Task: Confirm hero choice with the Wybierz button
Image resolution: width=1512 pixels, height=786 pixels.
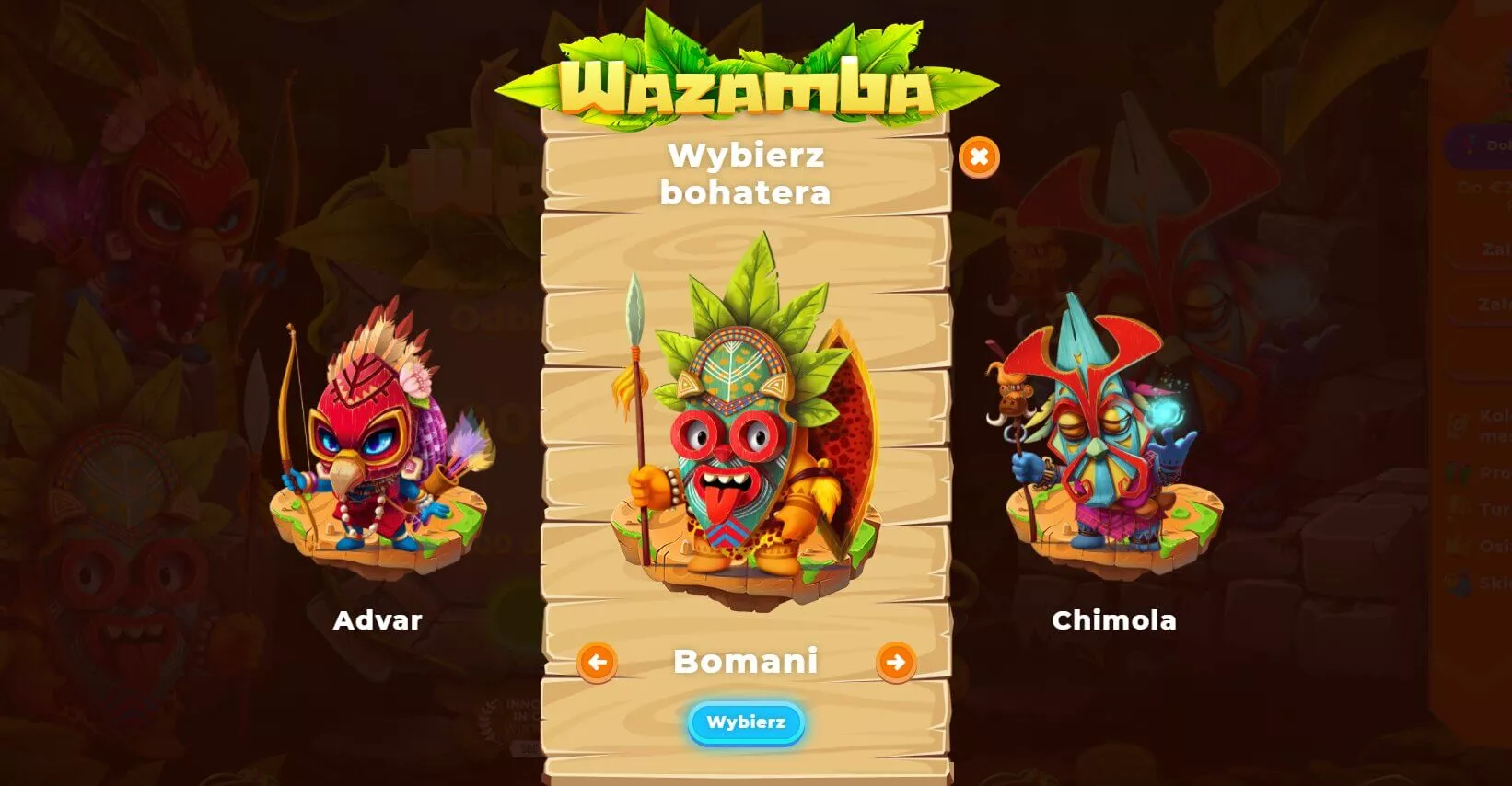Action: 746,723
